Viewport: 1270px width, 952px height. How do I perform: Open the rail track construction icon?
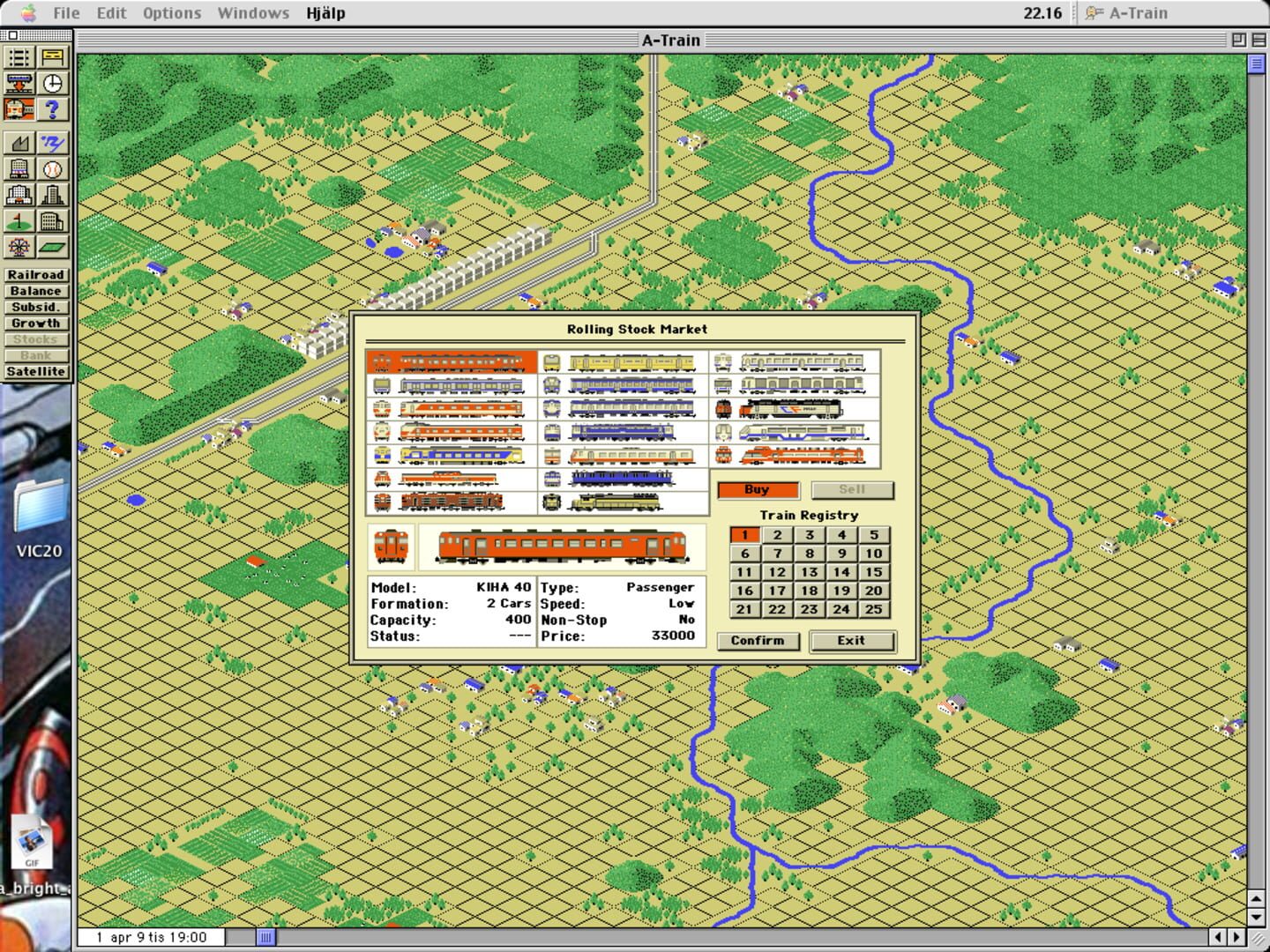pos(19,56)
